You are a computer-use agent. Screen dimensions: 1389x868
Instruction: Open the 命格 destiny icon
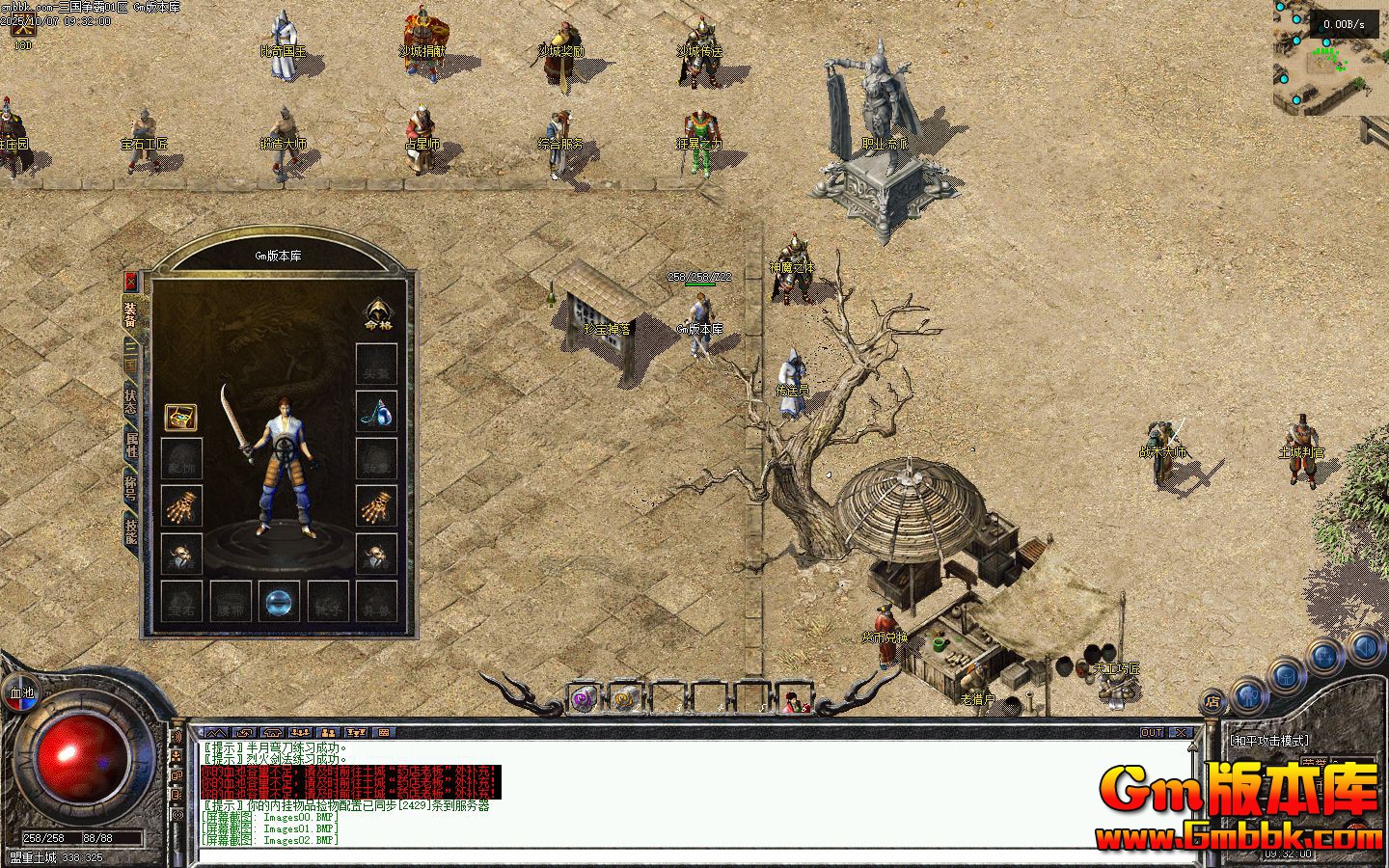pyautogui.click(x=377, y=312)
